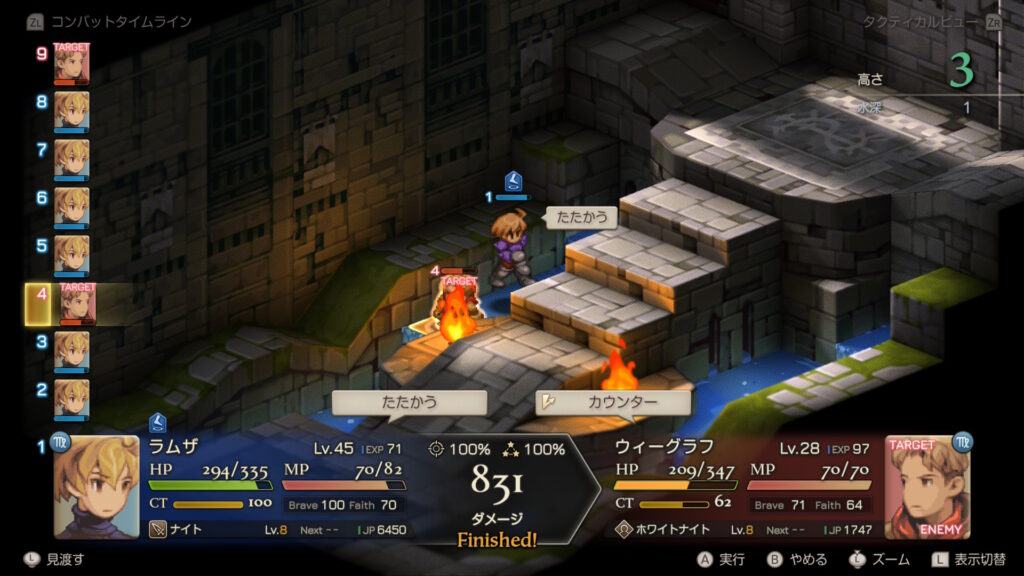The height and width of the screenshot is (576, 1024).
Task: Click turn 6 portrait in the timeline
Action: tap(71, 207)
